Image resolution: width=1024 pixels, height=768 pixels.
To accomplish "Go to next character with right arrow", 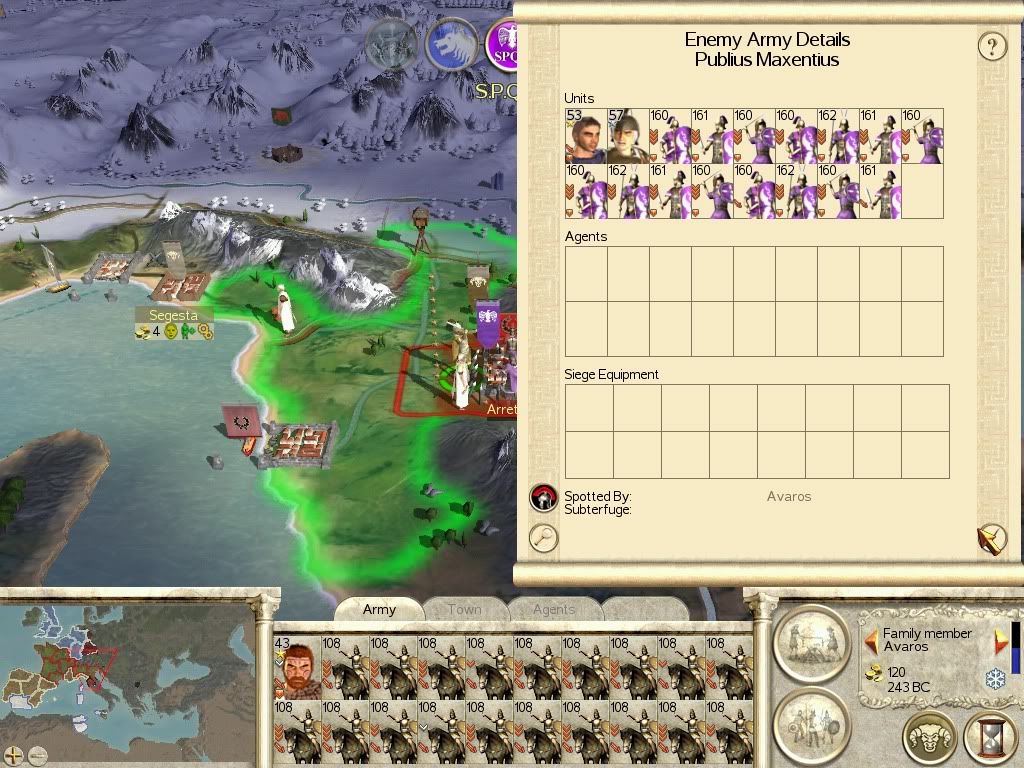I will pyautogui.click(x=1000, y=641).
